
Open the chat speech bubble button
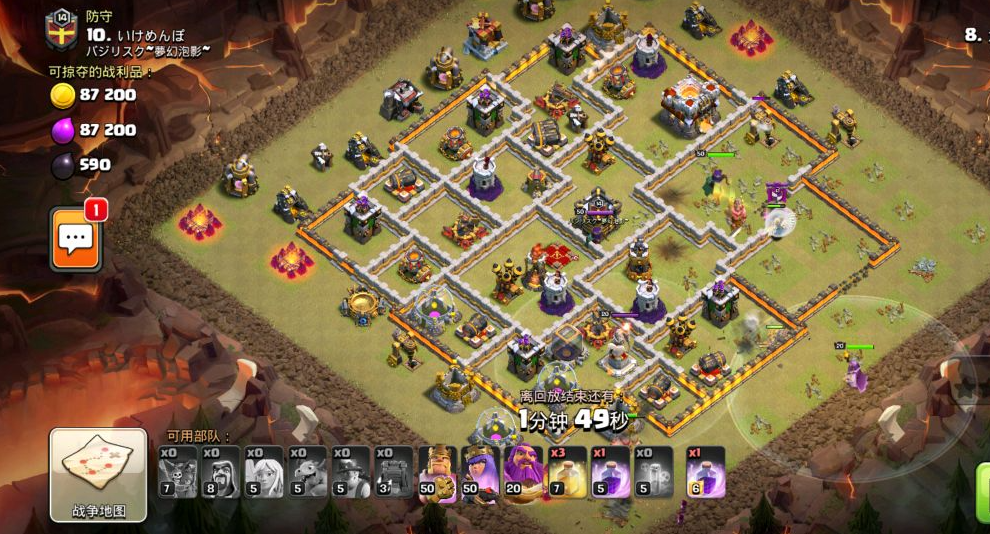tap(76, 239)
